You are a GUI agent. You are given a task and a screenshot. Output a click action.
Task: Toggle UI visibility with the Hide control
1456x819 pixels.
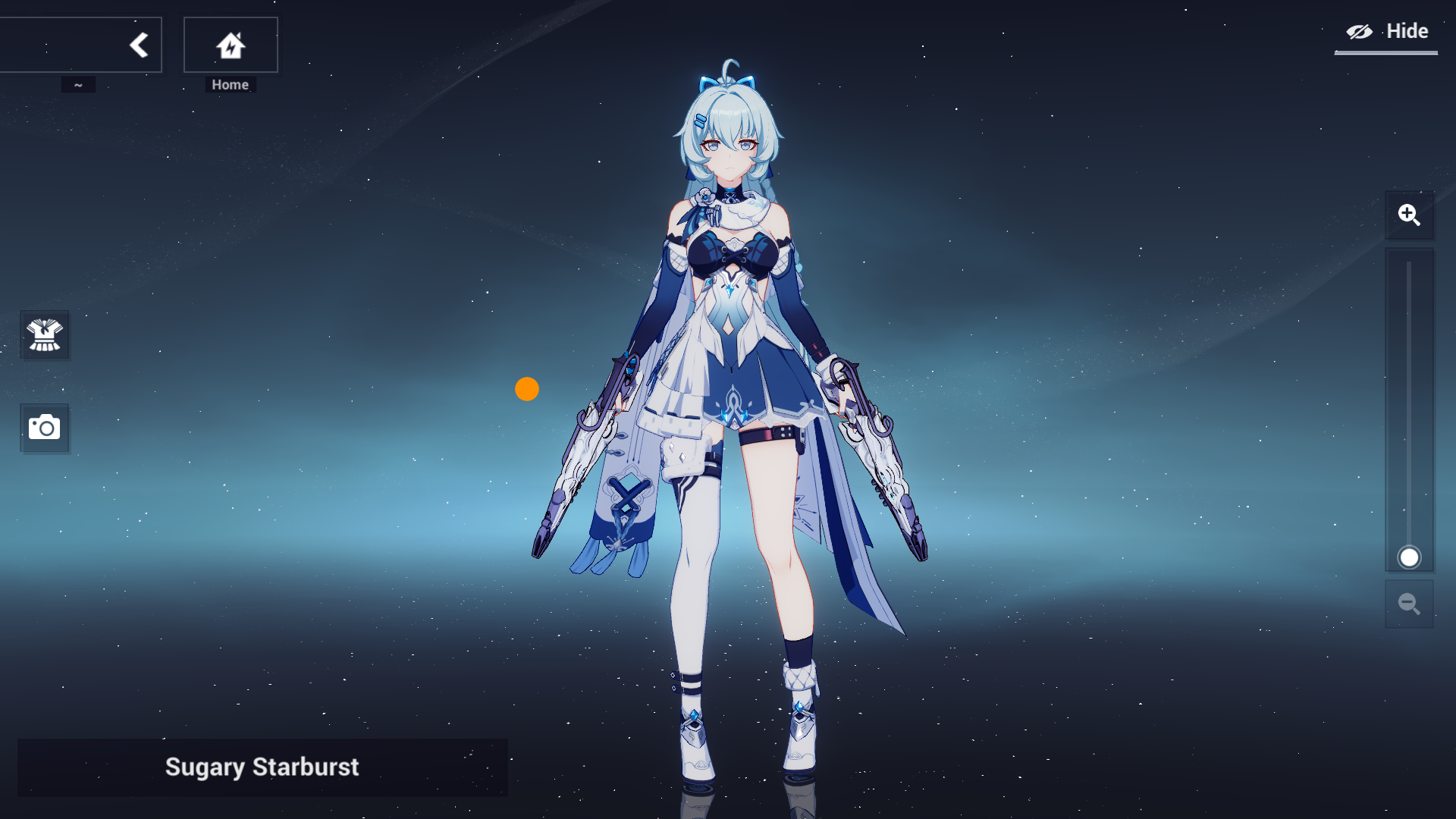click(1385, 31)
